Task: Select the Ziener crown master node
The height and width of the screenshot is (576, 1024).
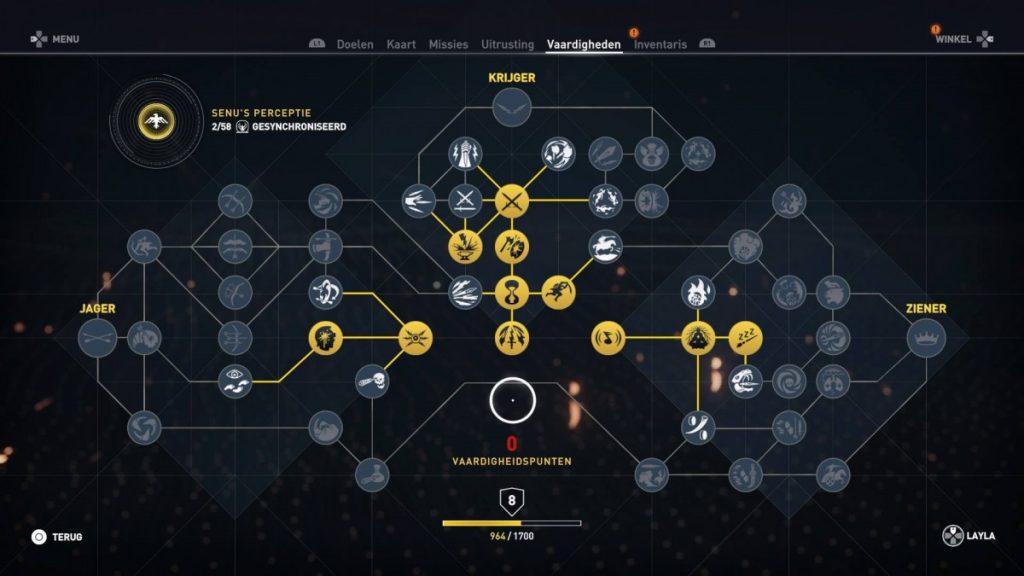Action: pos(926,337)
